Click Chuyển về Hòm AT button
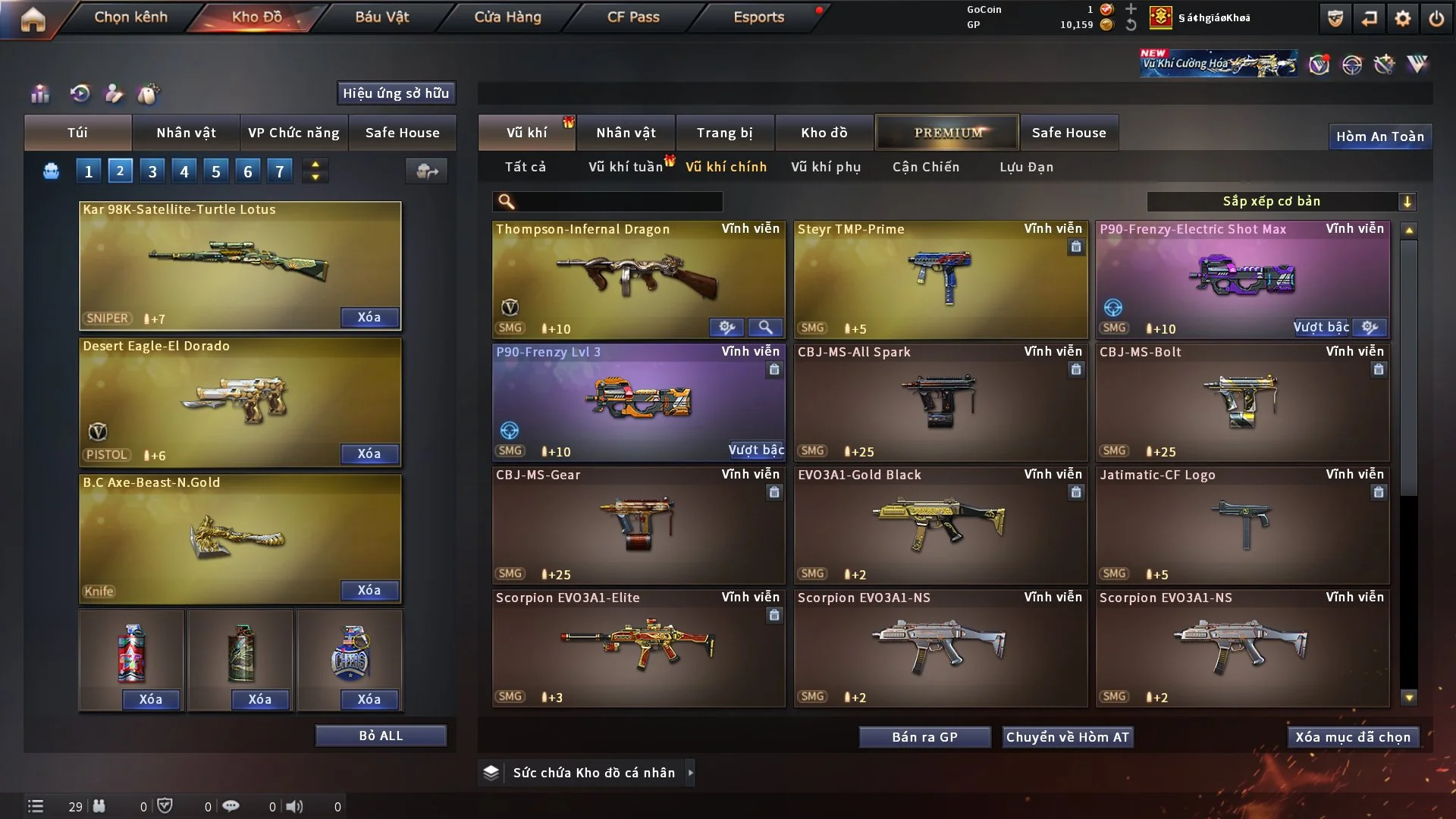1456x819 pixels. [1067, 737]
